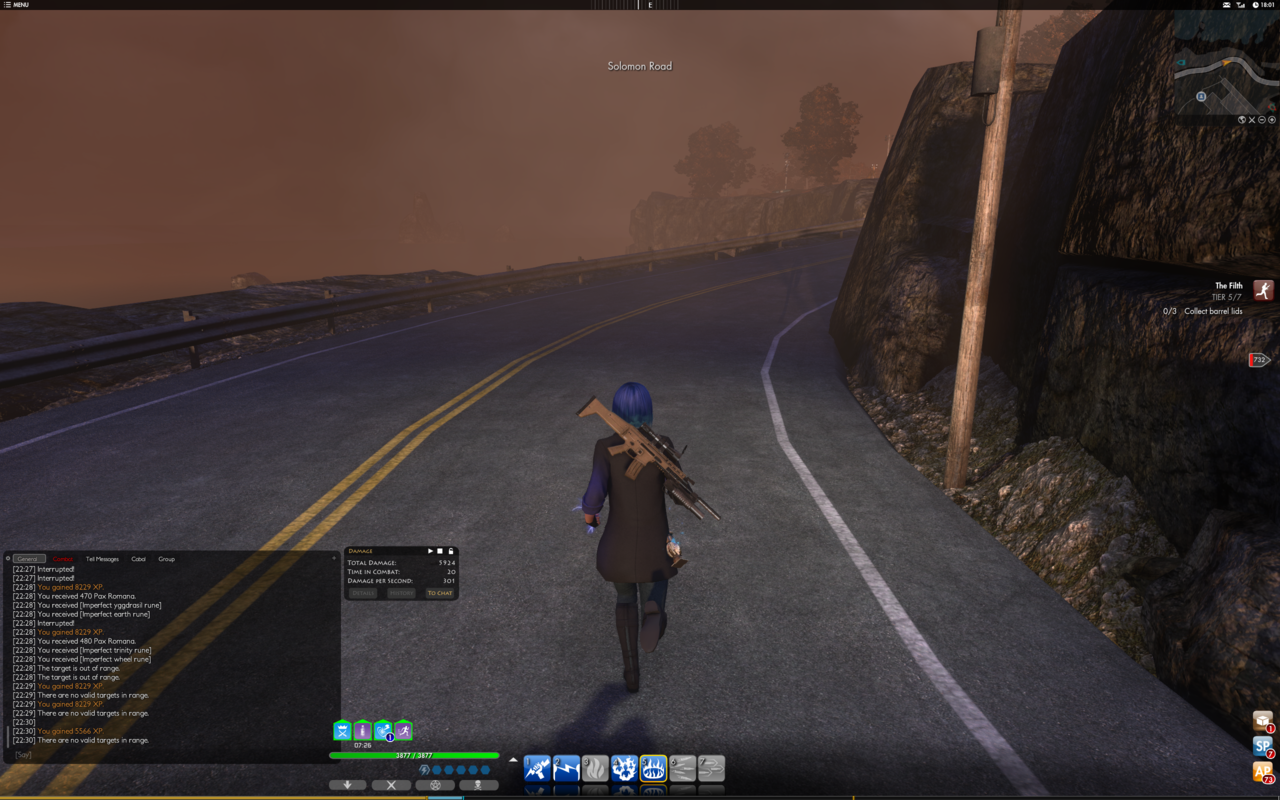The height and width of the screenshot is (800, 1280).
Task: Open the AP ability points notification
Action: pyautogui.click(x=1262, y=771)
